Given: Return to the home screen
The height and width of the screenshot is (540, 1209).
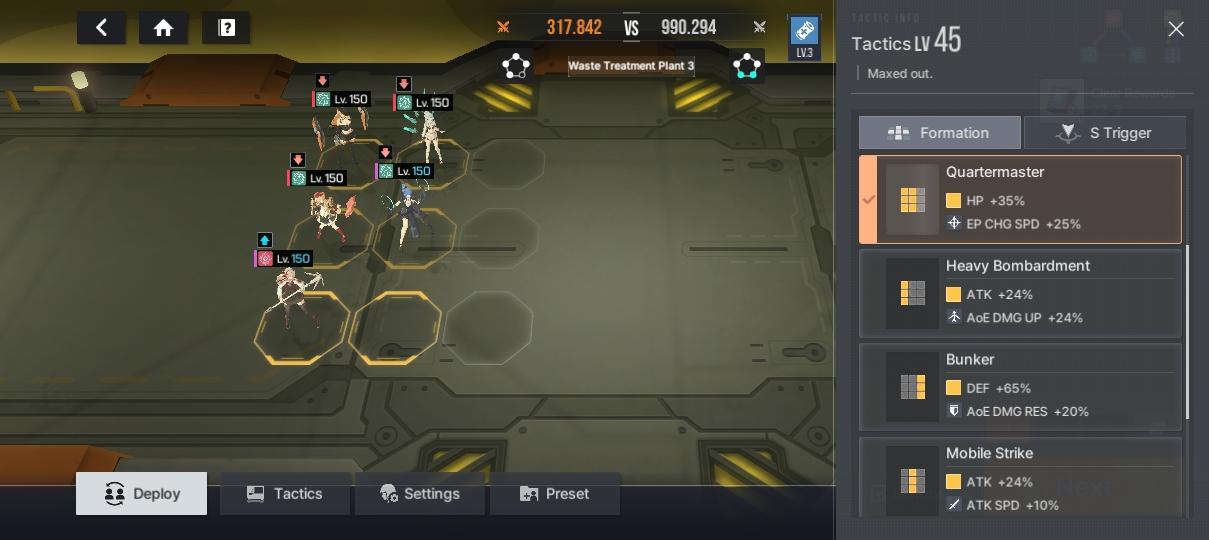Looking at the screenshot, I should point(164,28).
